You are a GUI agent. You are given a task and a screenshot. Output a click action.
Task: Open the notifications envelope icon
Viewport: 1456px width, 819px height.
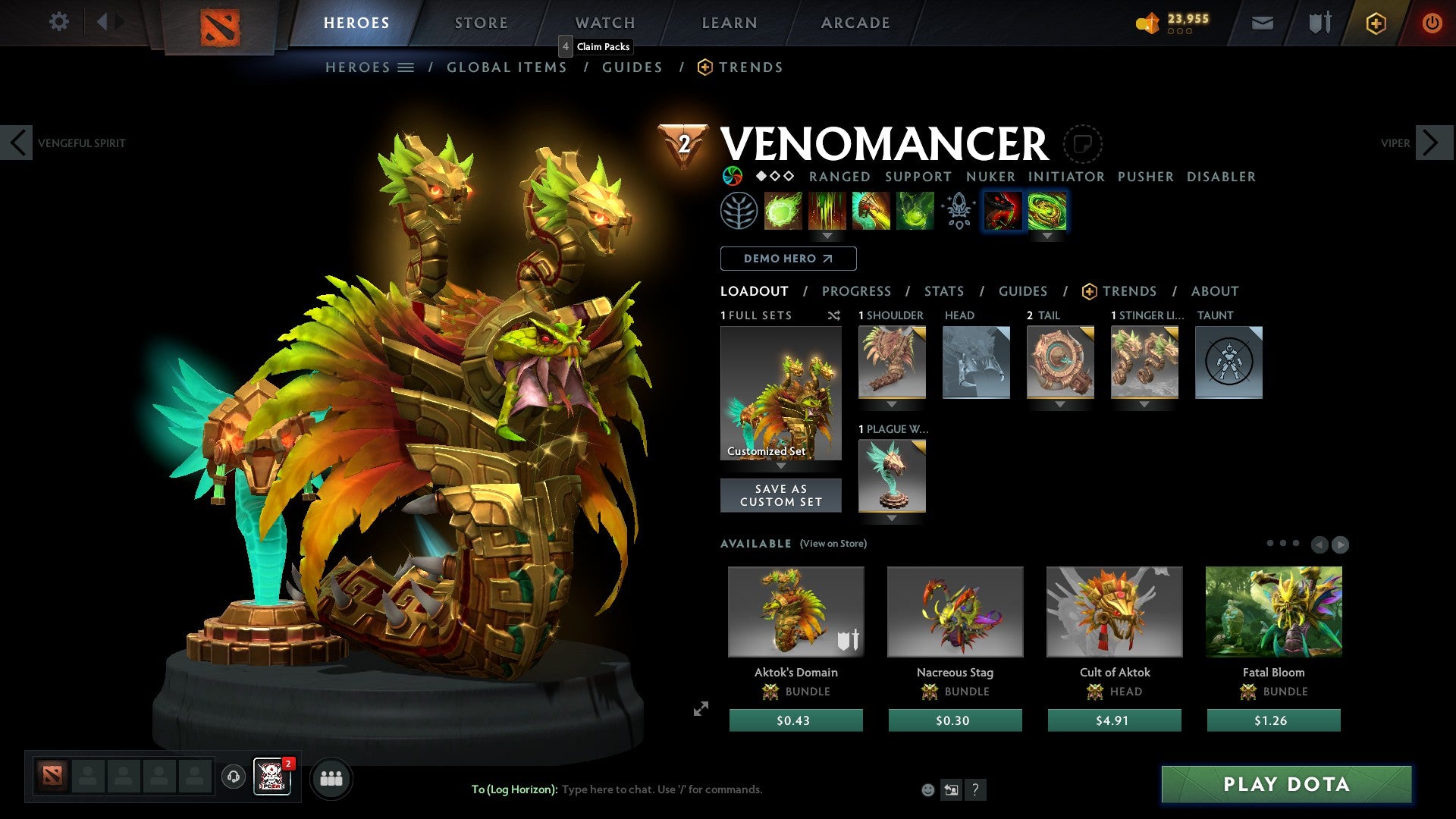(x=1263, y=23)
